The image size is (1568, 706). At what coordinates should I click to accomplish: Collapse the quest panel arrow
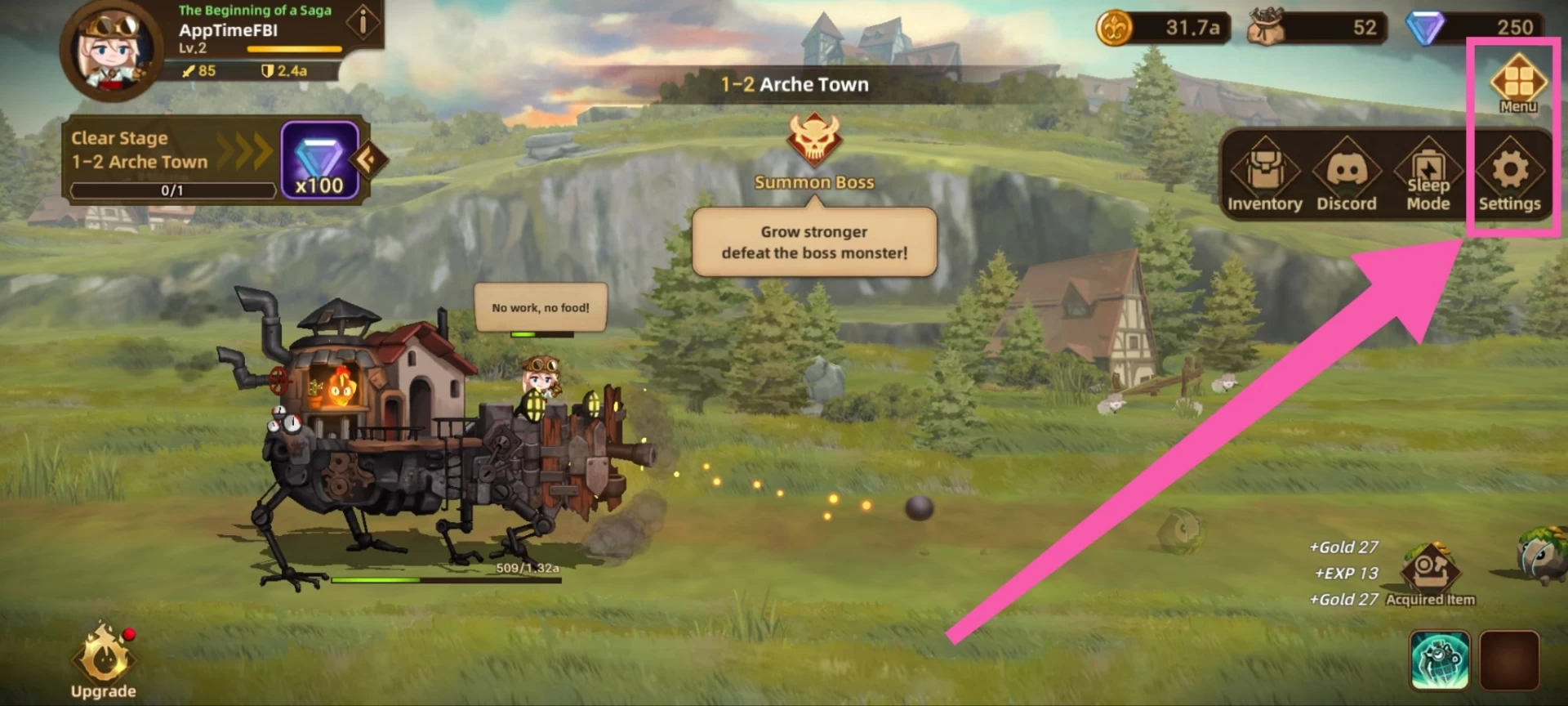coord(367,159)
